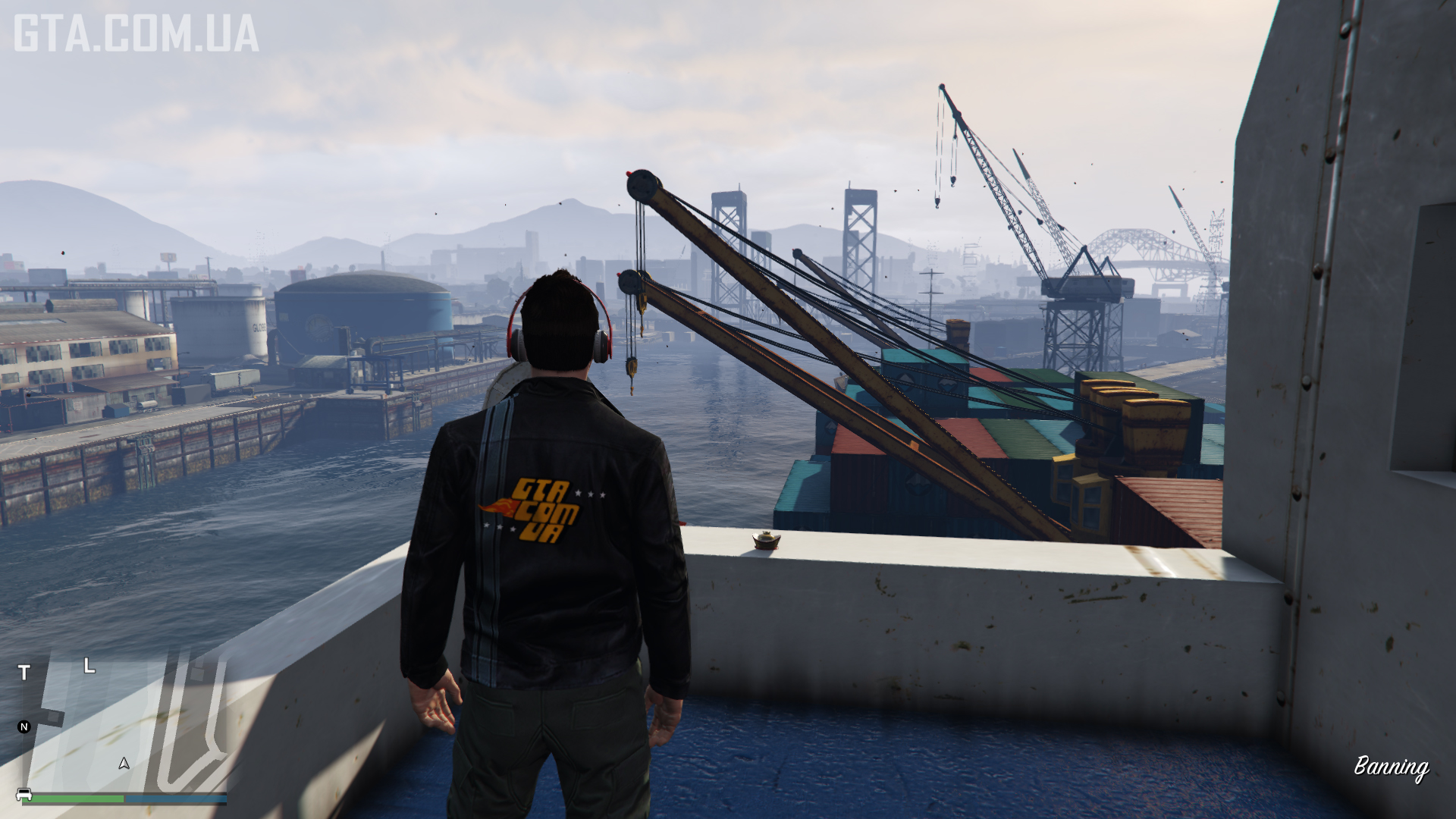
Task: Click the north N compass marker
Action: (x=24, y=727)
